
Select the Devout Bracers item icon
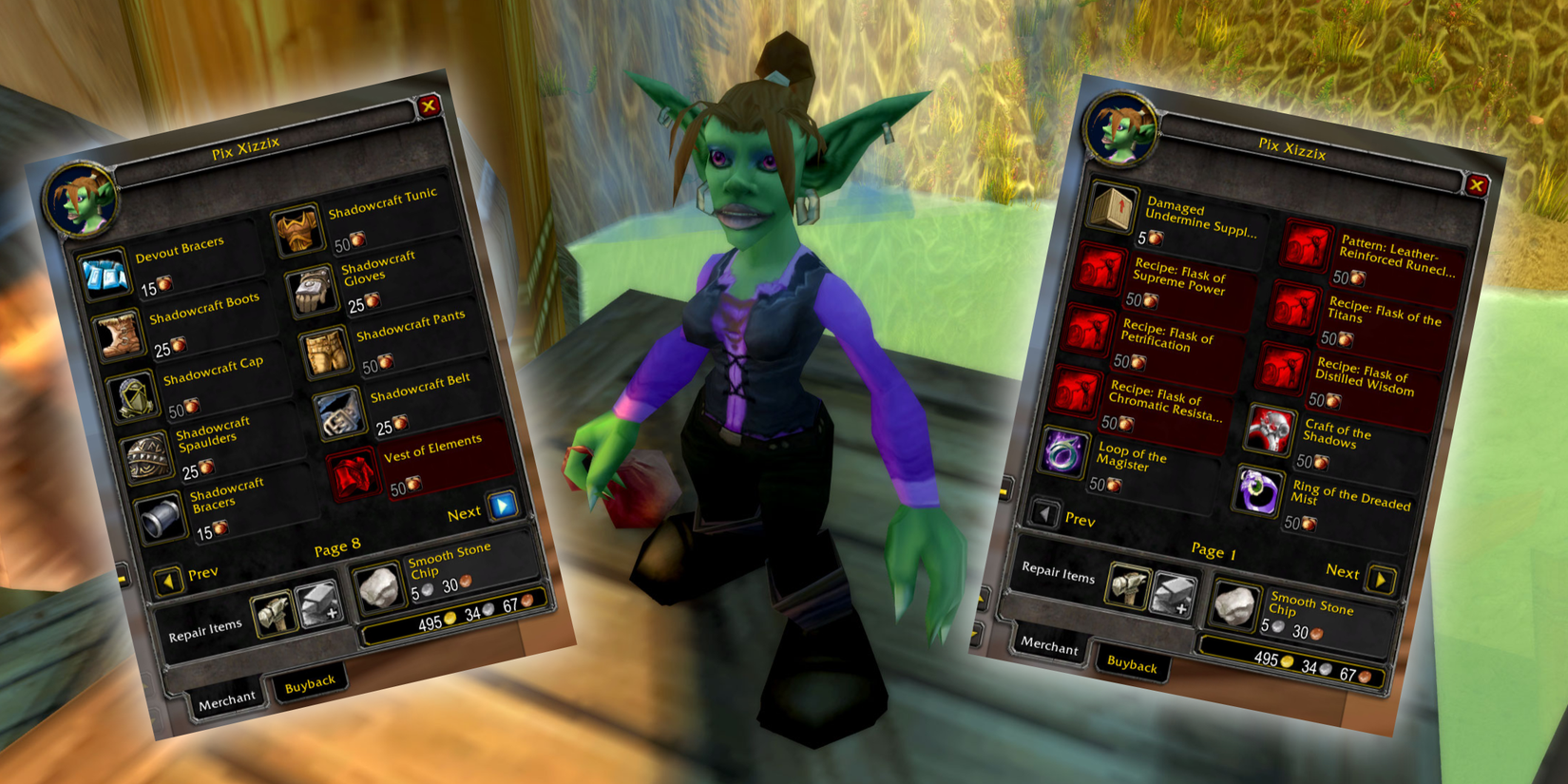tap(107, 276)
